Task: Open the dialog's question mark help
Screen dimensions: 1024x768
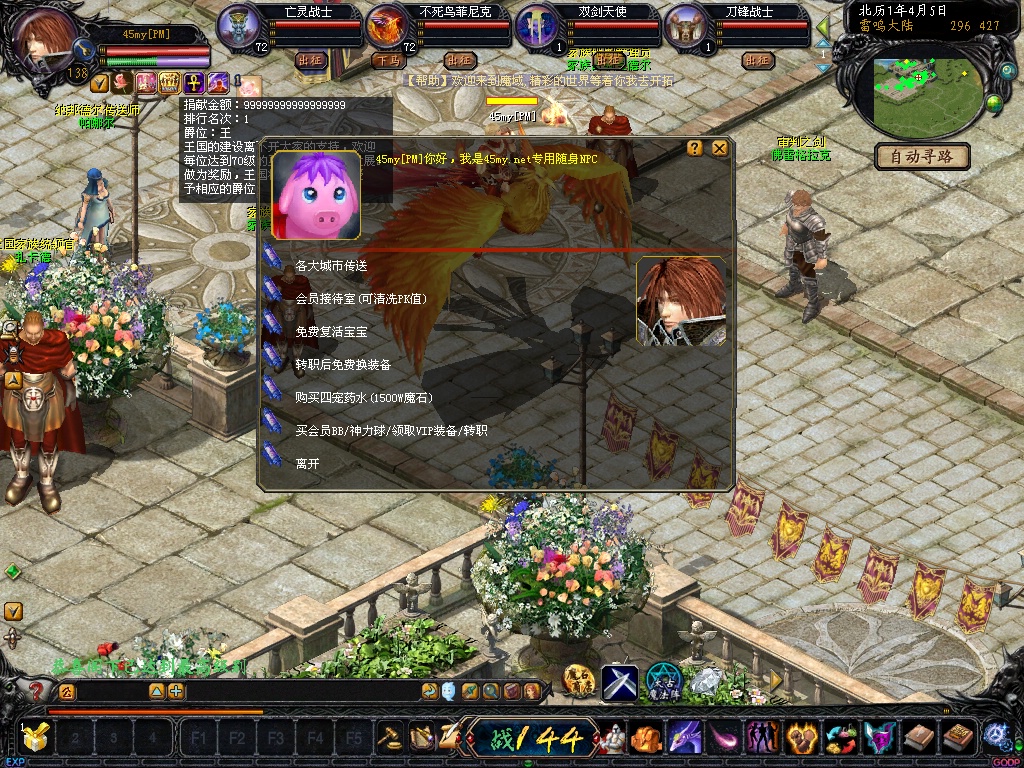Action: 695,148
